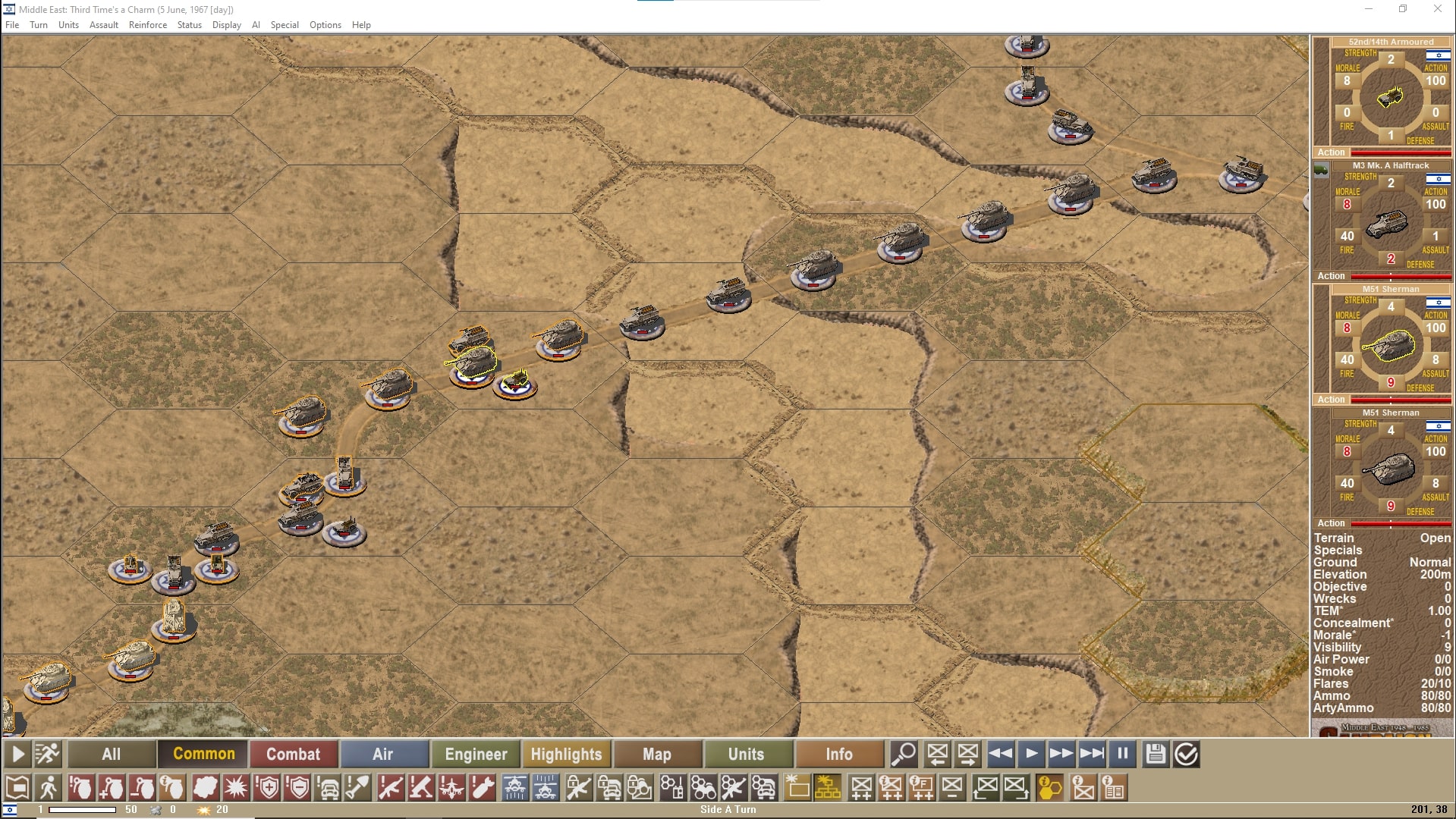This screenshot has height=819, width=1456.
Task: Click the yellow organization chart icon
Action: (828, 787)
